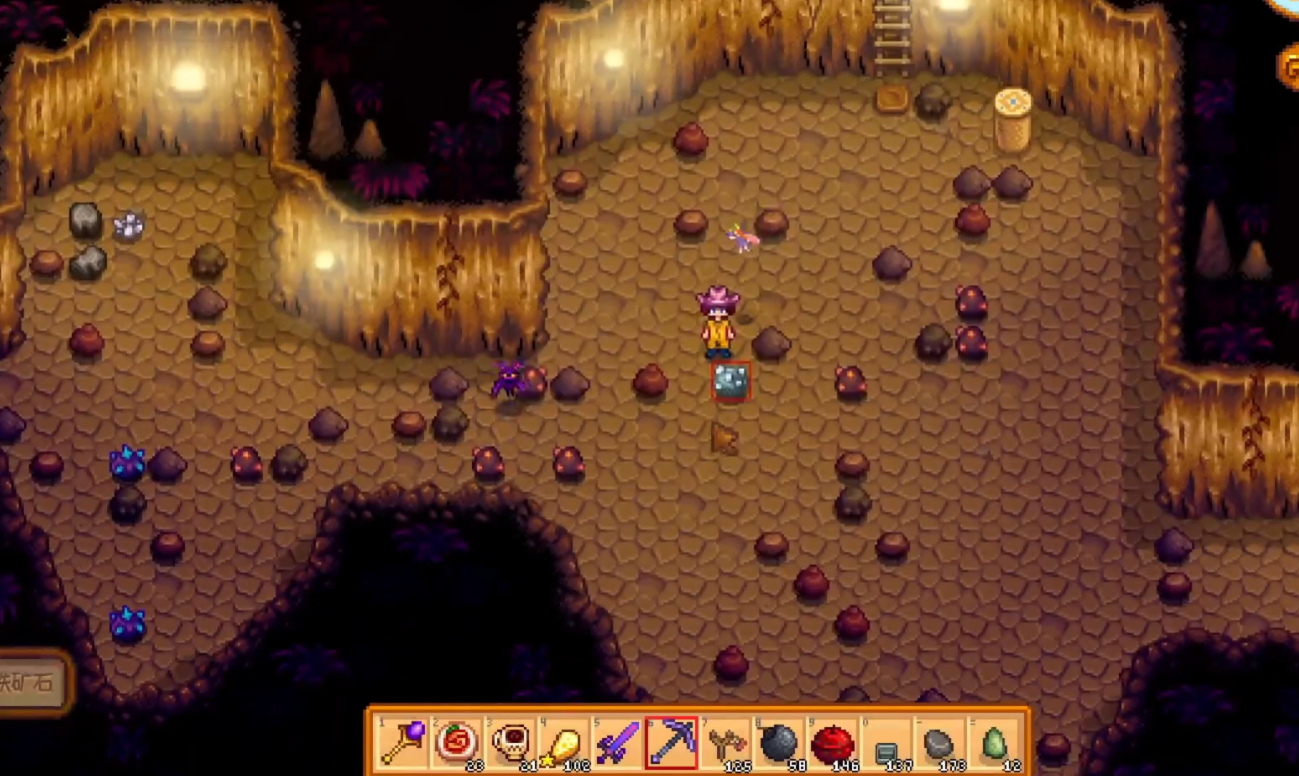
Task: Select the staircase item slot
Action: (x=886, y=744)
